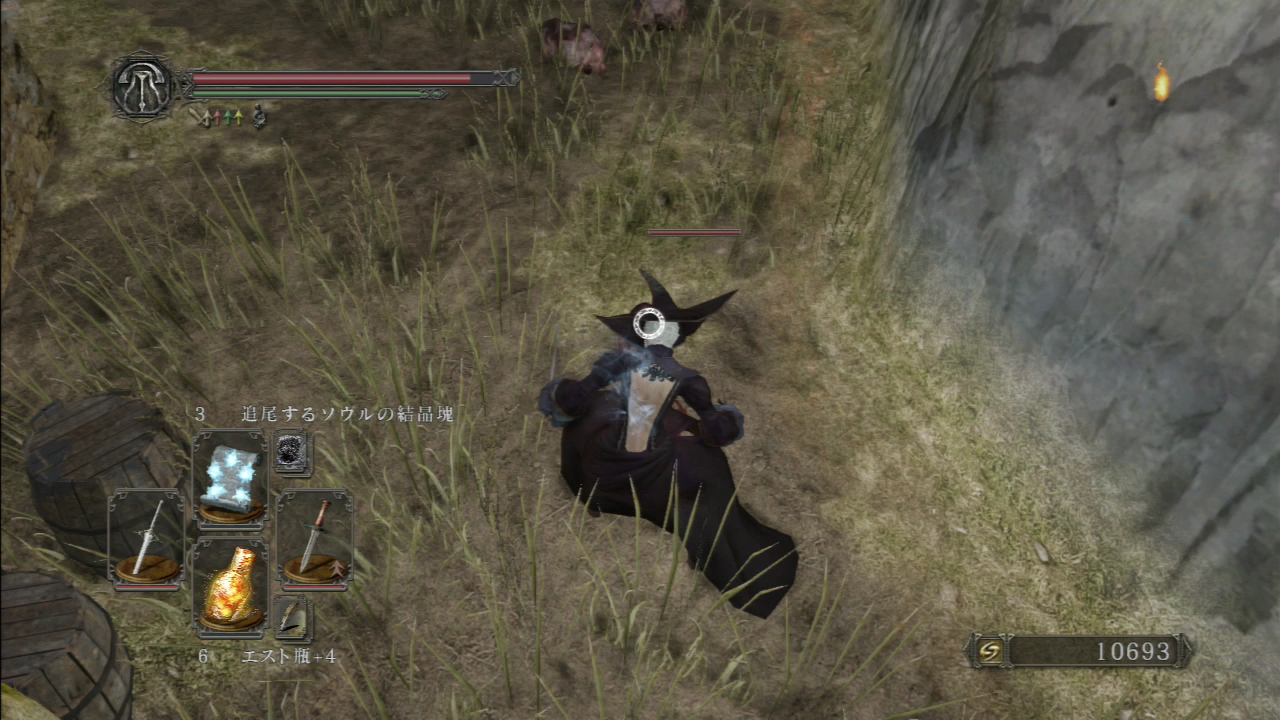Click the small effigy status icon after the arrows
The image size is (1280, 720).
258,117
